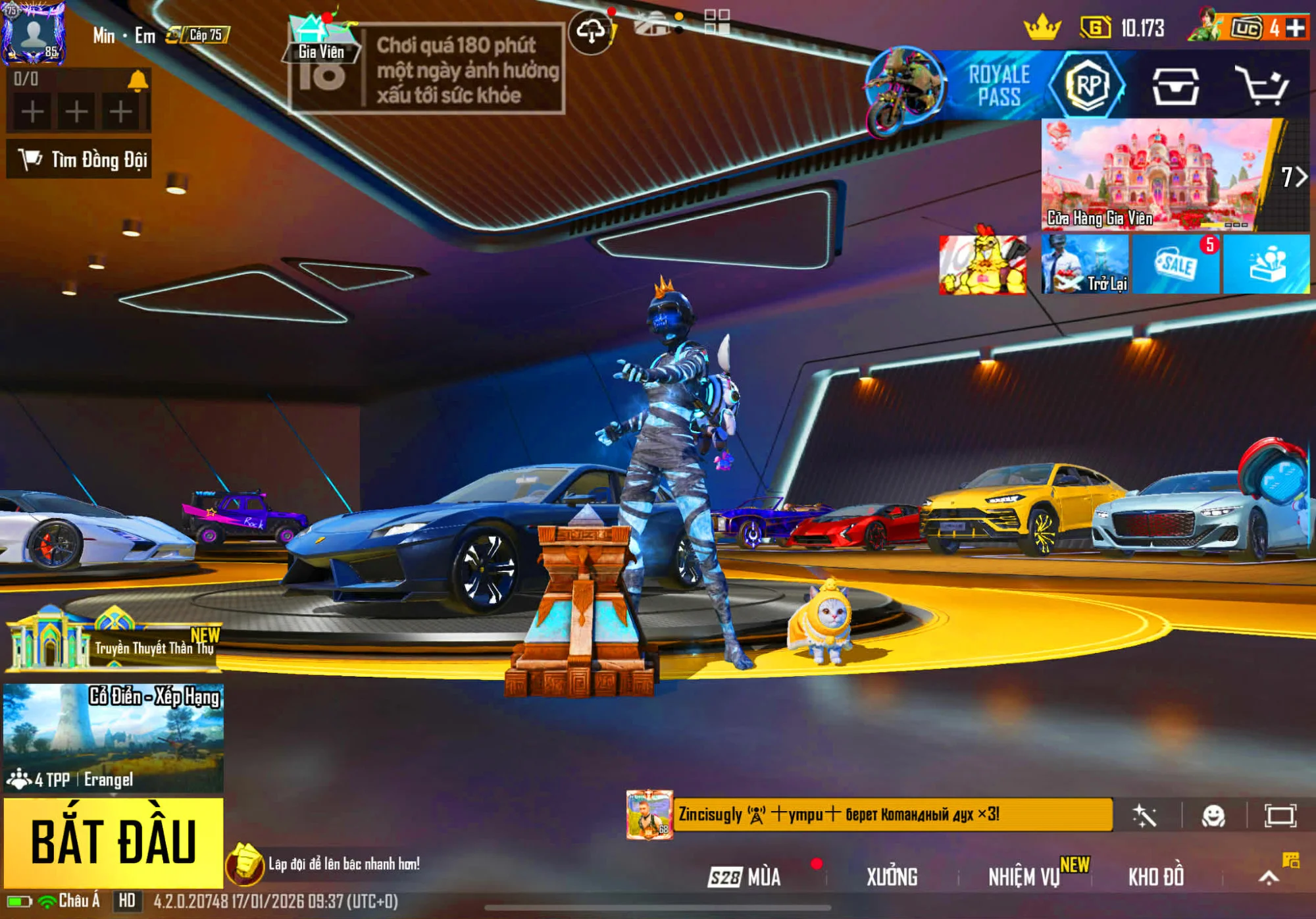Expand the bottom menu arrow
The image size is (1316, 919).
(1269, 877)
